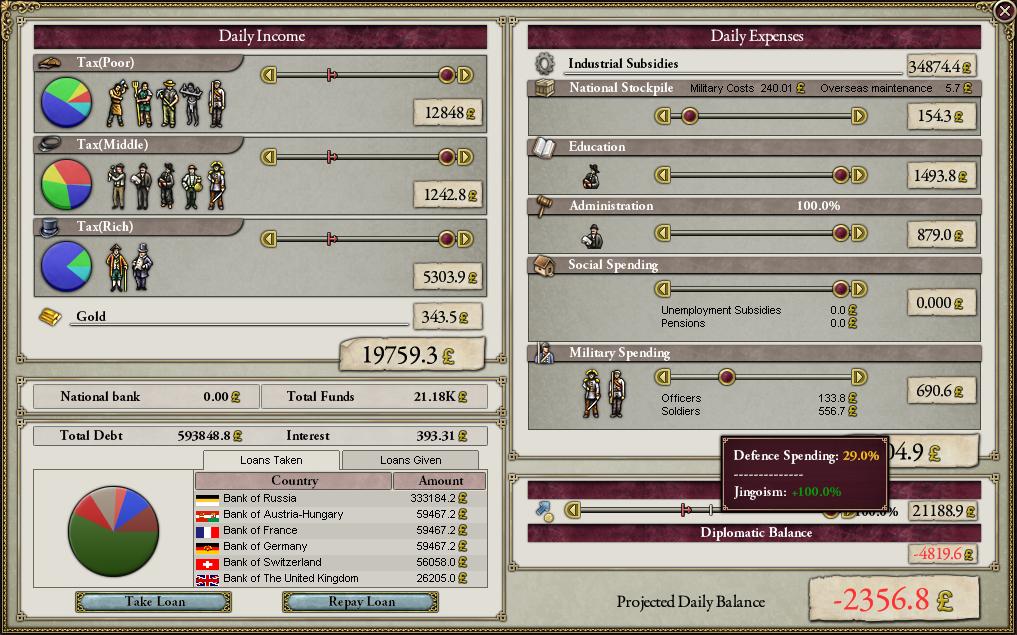Raise middle class tax with right arrow
The width and height of the screenshot is (1017, 635).
[465, 156]
